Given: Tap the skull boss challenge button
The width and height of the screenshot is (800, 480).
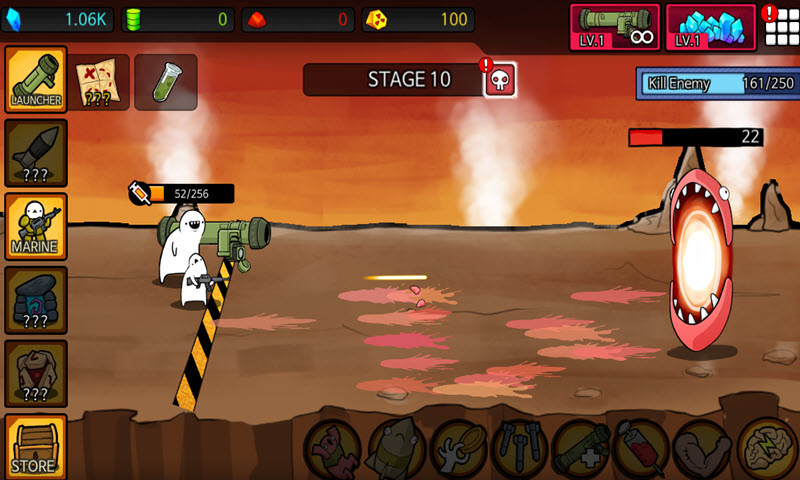Looking at the screenshot, I should coord(500,80).
